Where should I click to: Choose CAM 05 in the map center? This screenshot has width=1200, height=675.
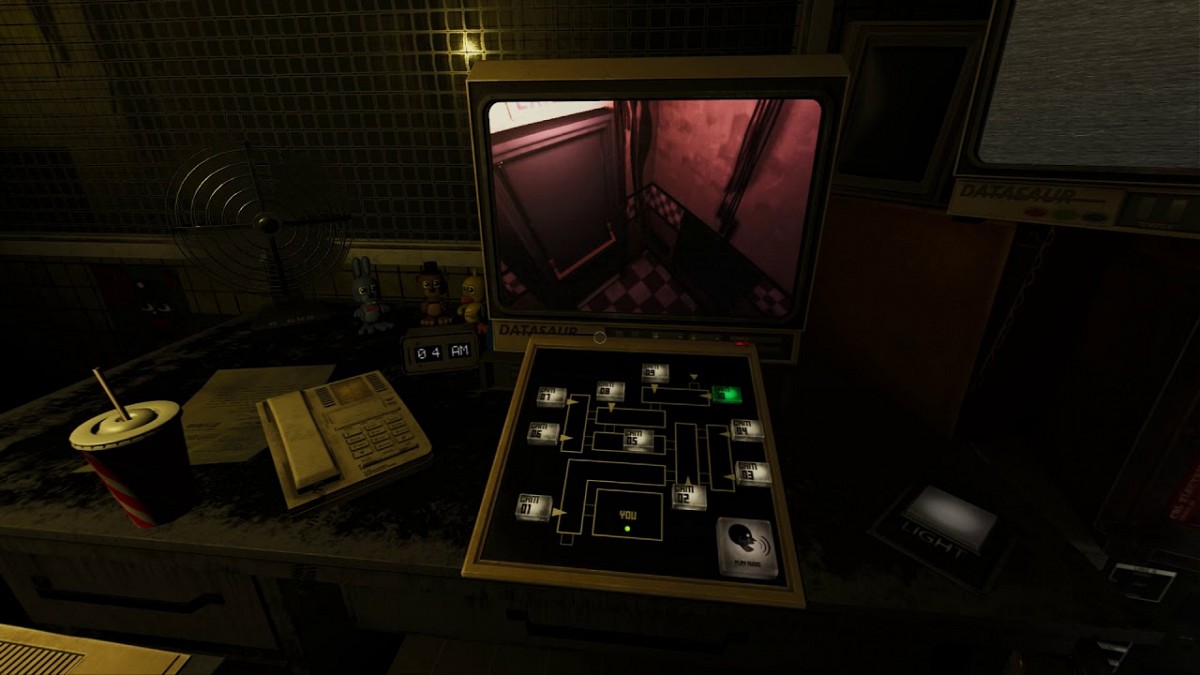(638, 440)
